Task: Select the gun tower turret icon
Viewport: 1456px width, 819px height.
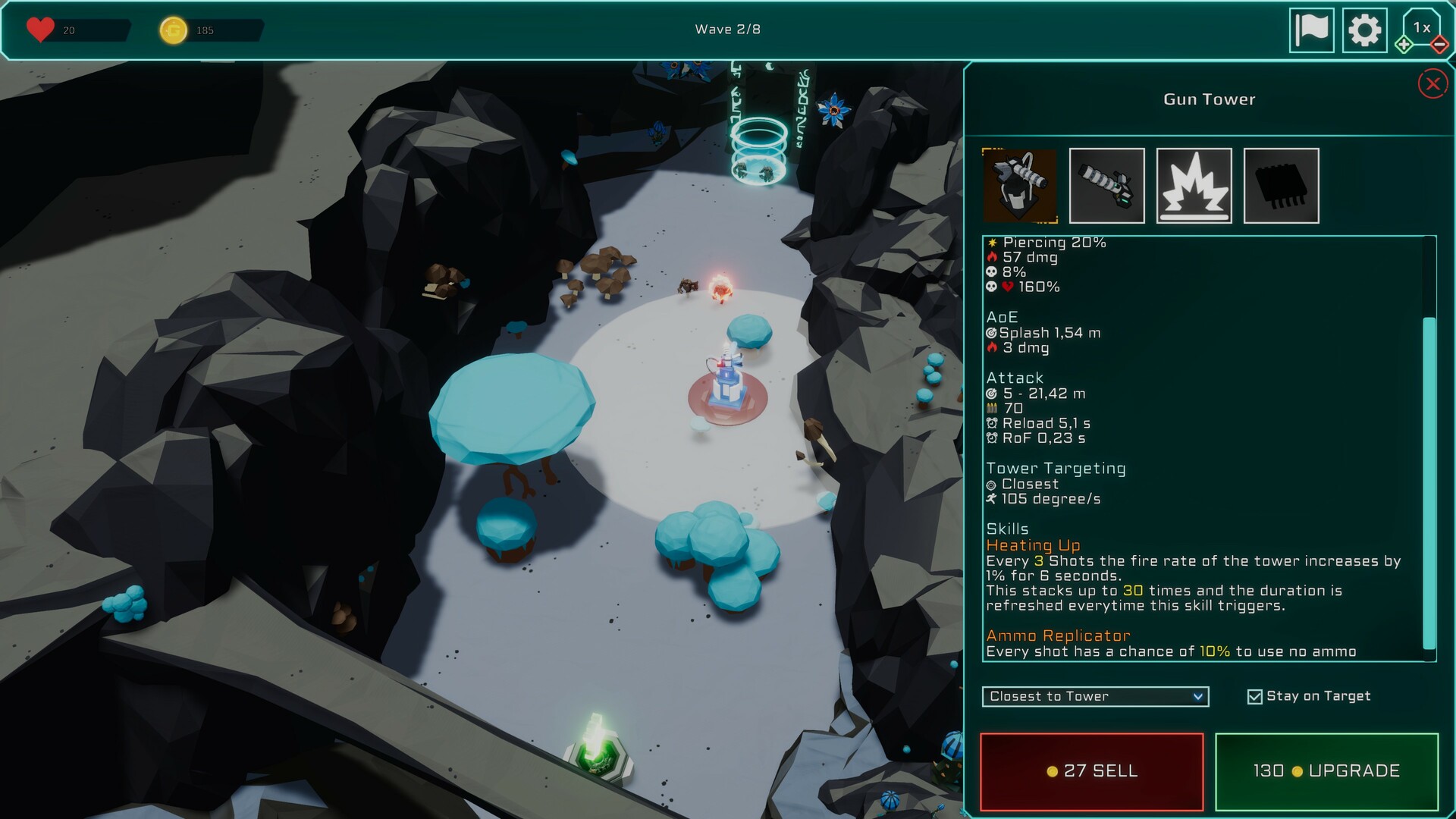Action: tap(1019, 186)
